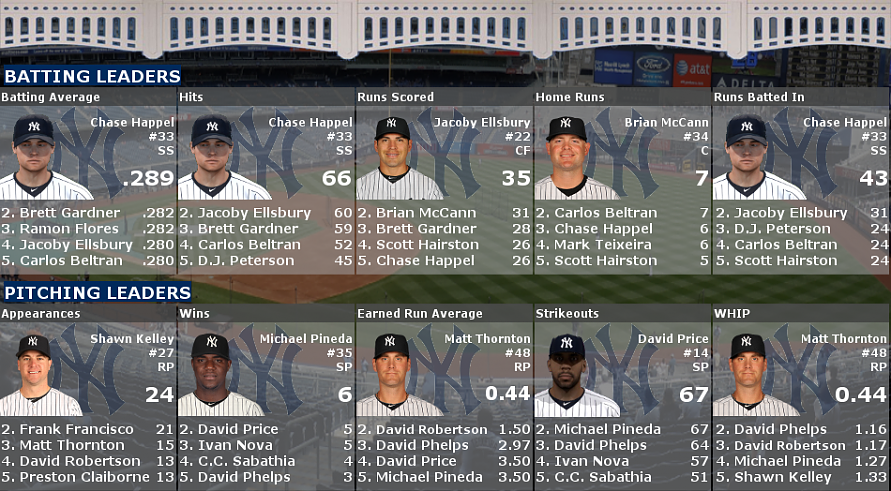Screen dimensions: 891x491
Task: Open Brett Gardner in the Hits list
Action: 248,229
